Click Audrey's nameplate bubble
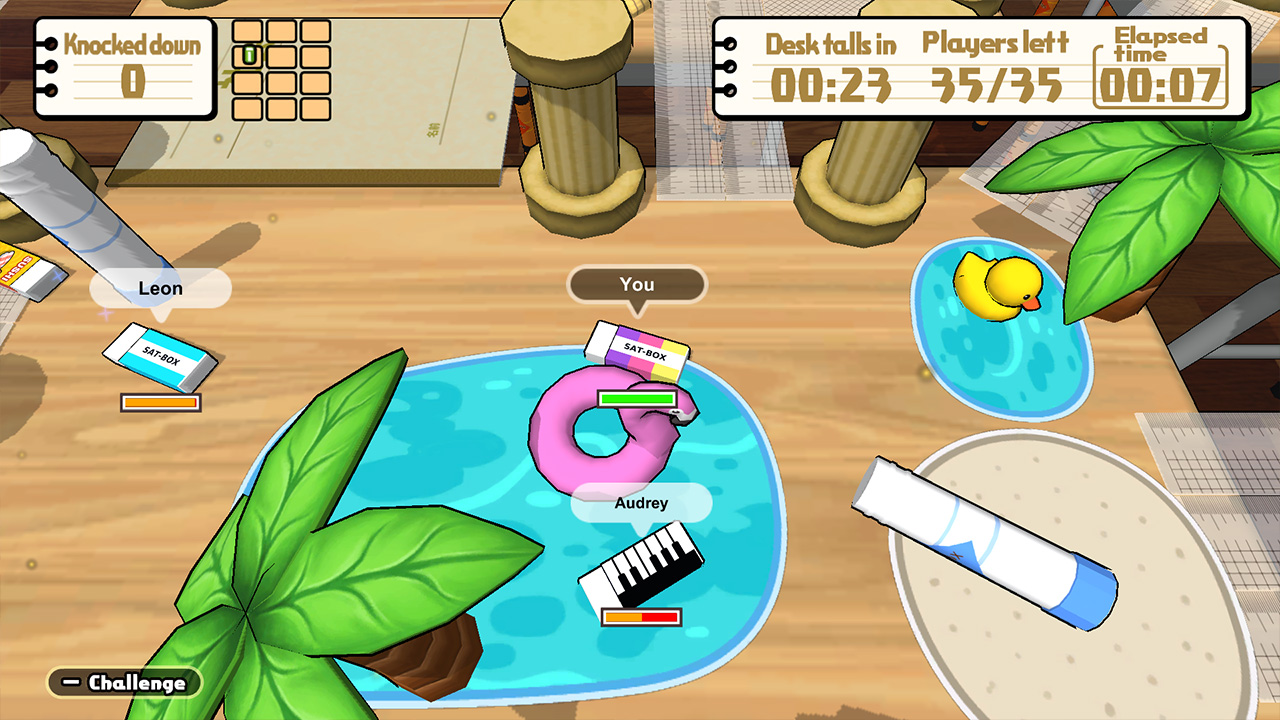1280x720 pixels. [x=641, y=503]
